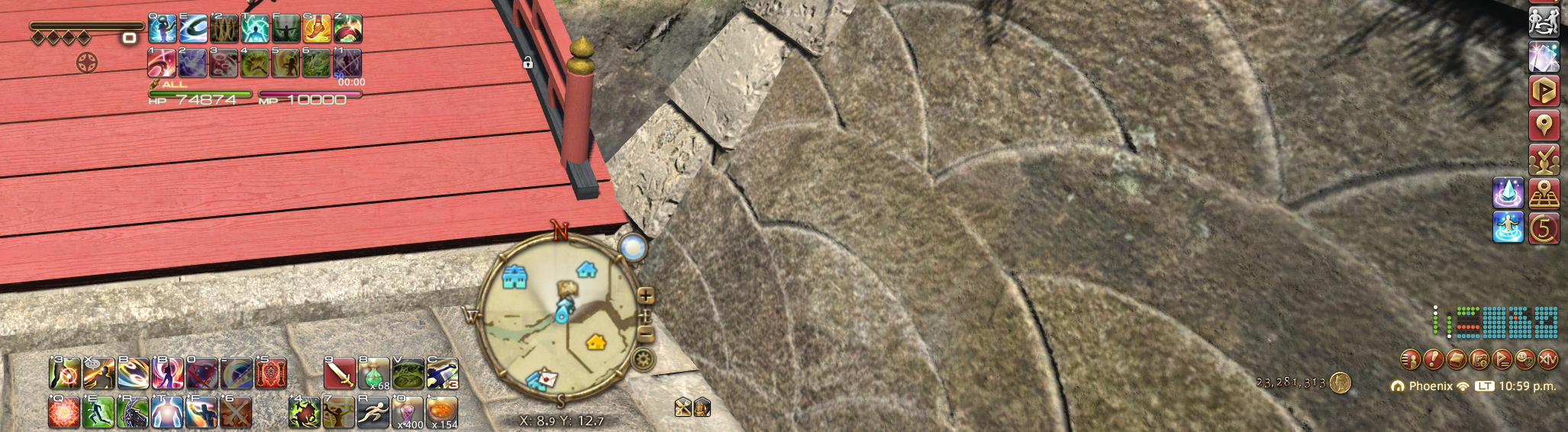Viewport: 1568px width, 432px height.
Task: Click the gil coin currency icon
Action: 1340,382
